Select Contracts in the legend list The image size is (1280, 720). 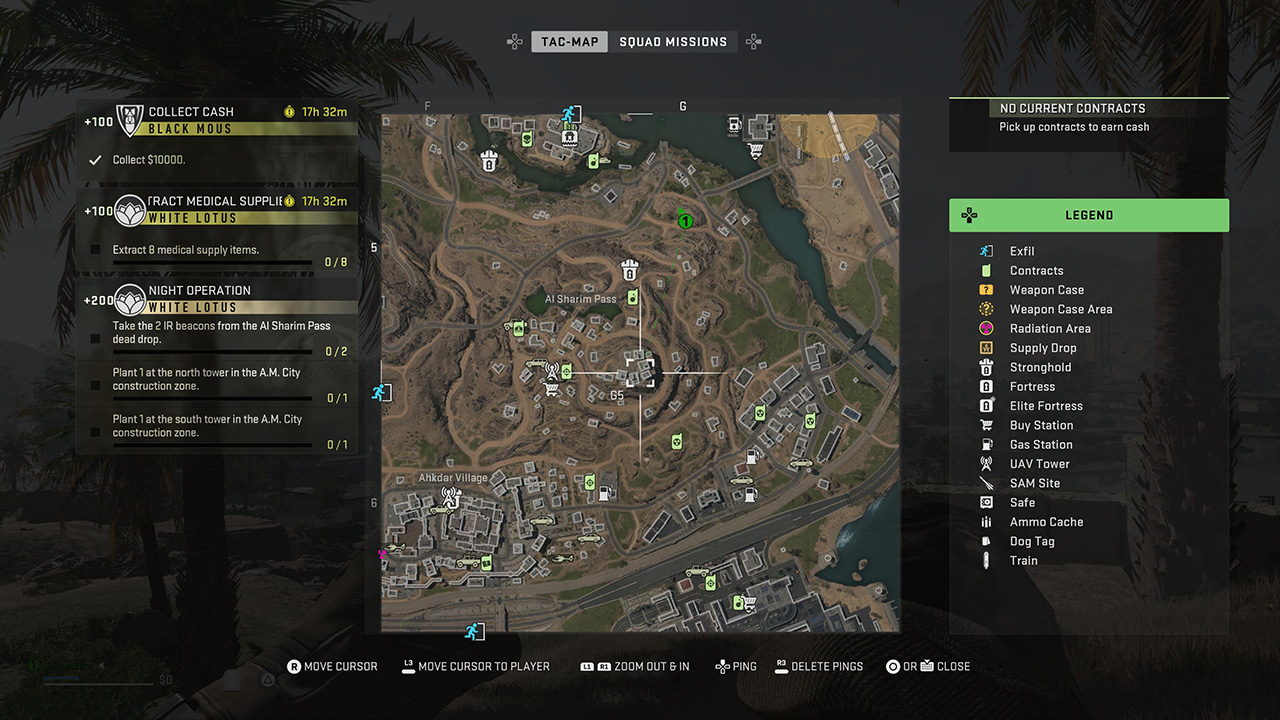[1036, 271]
